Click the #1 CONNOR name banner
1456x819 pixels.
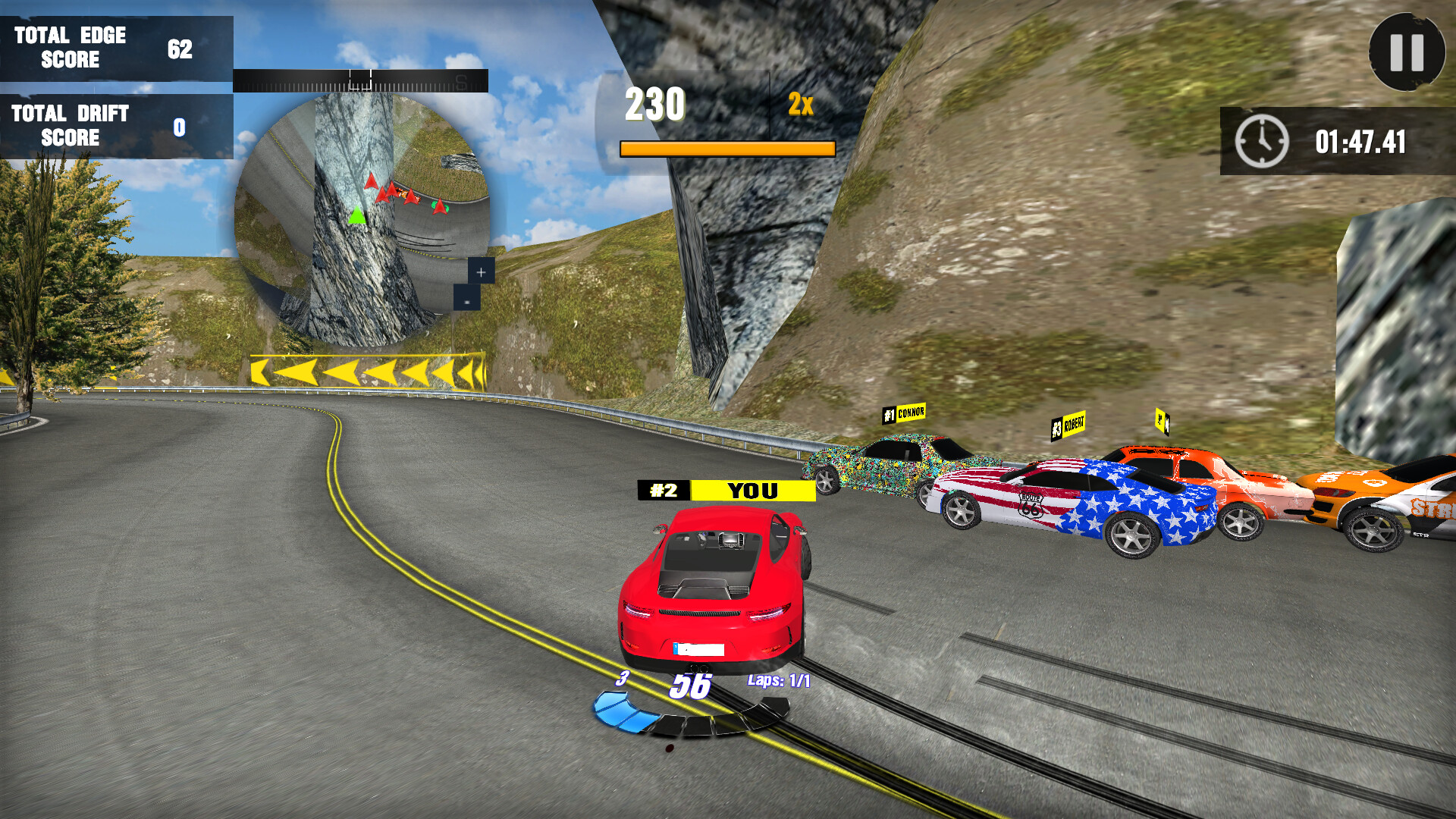[x=903, y=413]
